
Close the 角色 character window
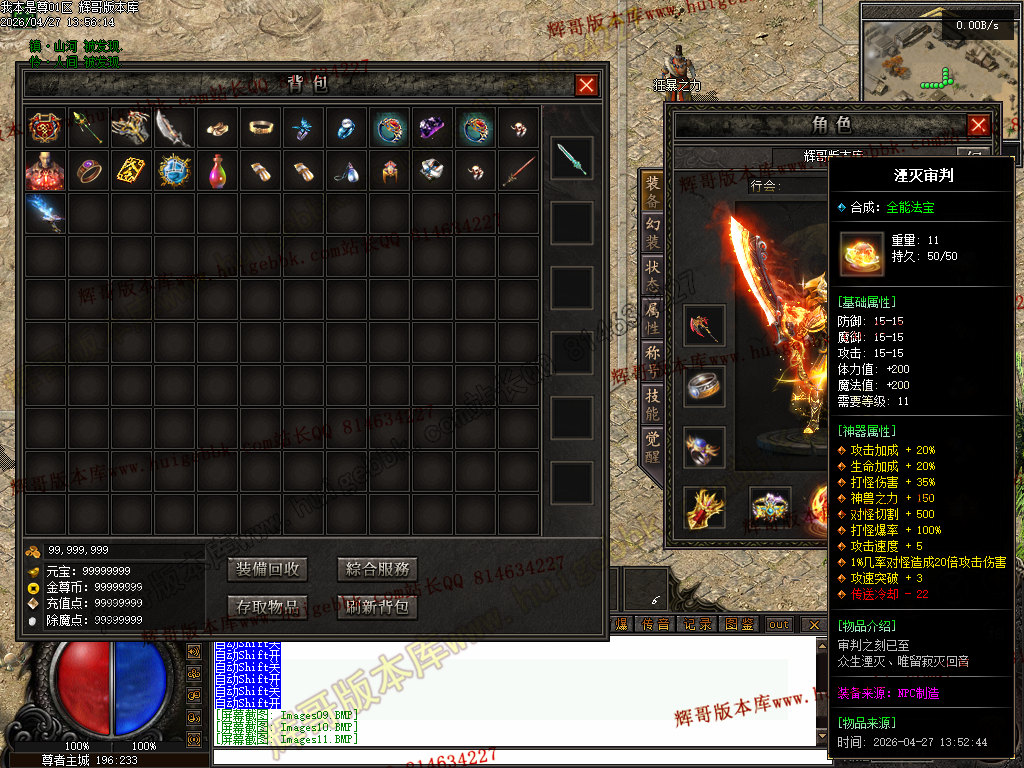click(x=978, y=125)
